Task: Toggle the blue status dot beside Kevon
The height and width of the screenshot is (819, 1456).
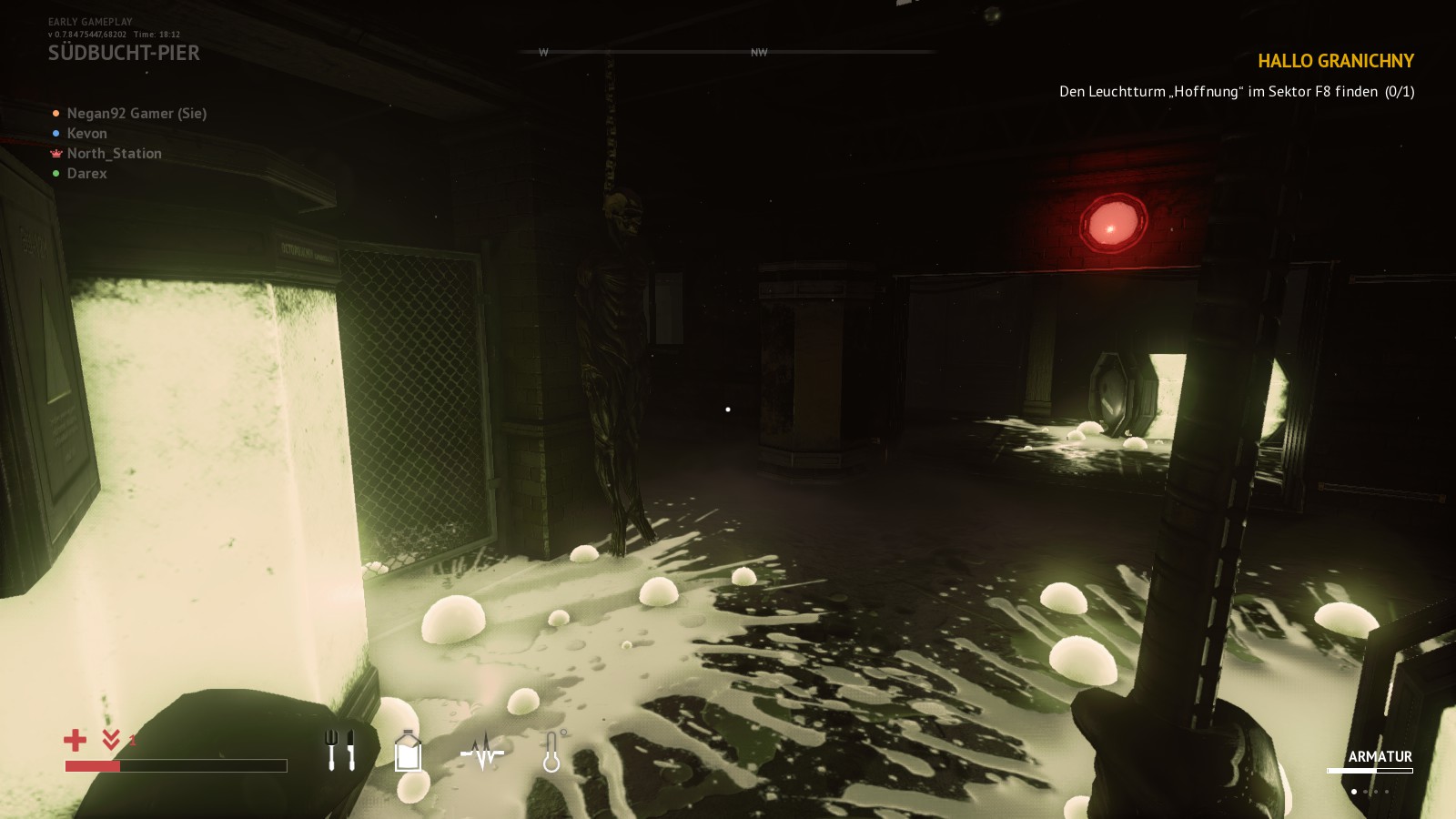Action: (55, 133)
